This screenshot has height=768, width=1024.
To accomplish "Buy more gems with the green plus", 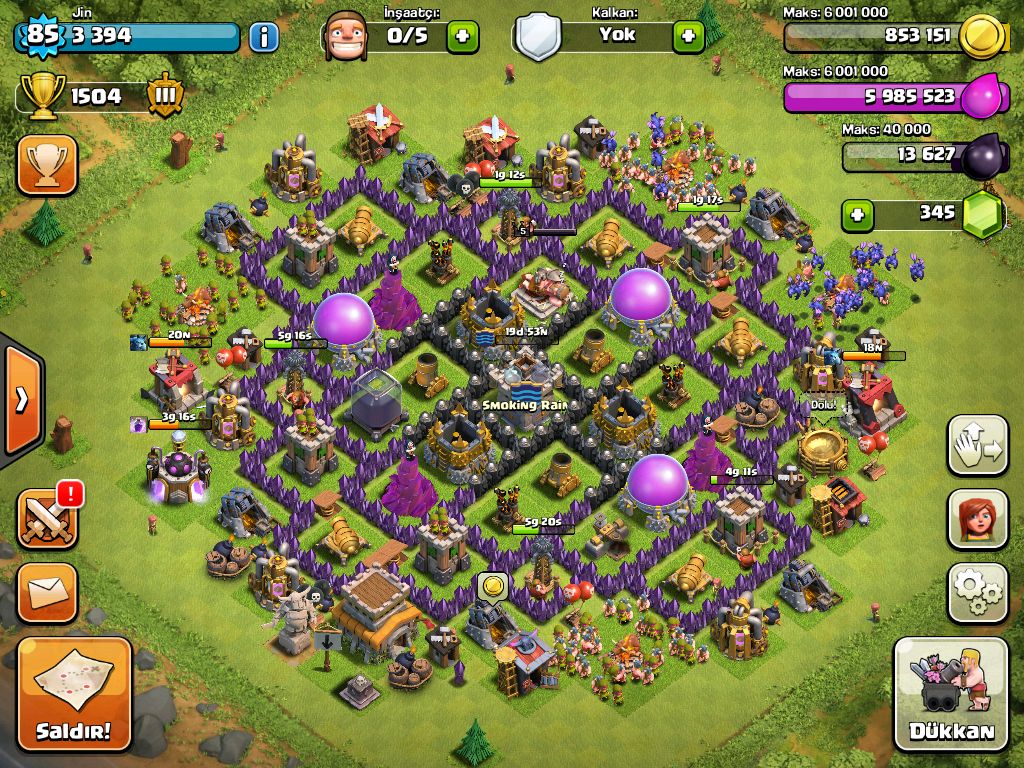I will [855, 214].
